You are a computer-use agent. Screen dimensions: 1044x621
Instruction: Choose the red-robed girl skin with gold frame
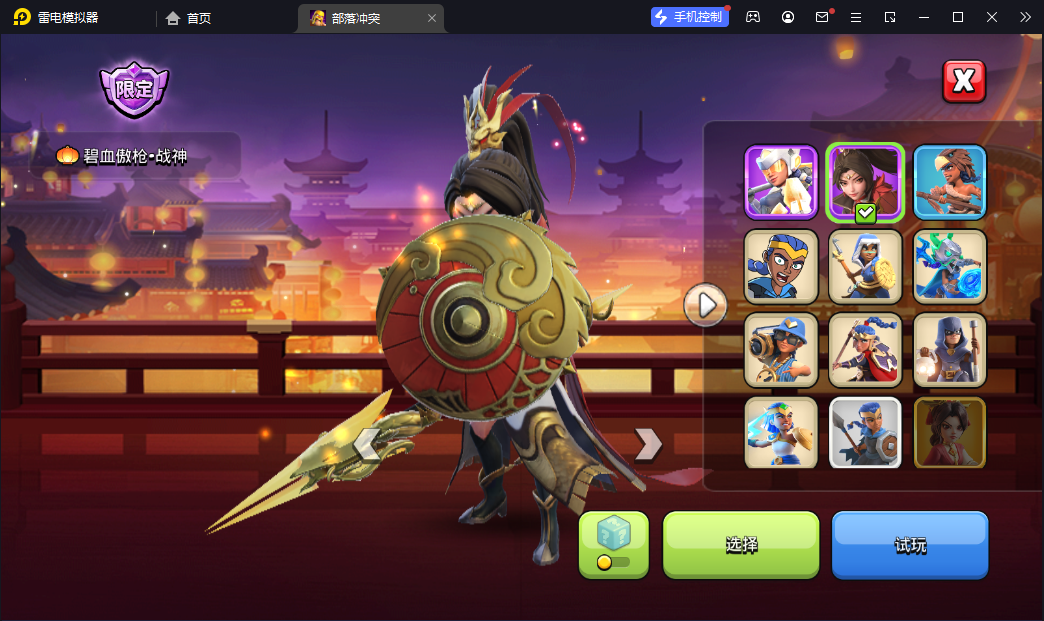(x=949, y=433)
